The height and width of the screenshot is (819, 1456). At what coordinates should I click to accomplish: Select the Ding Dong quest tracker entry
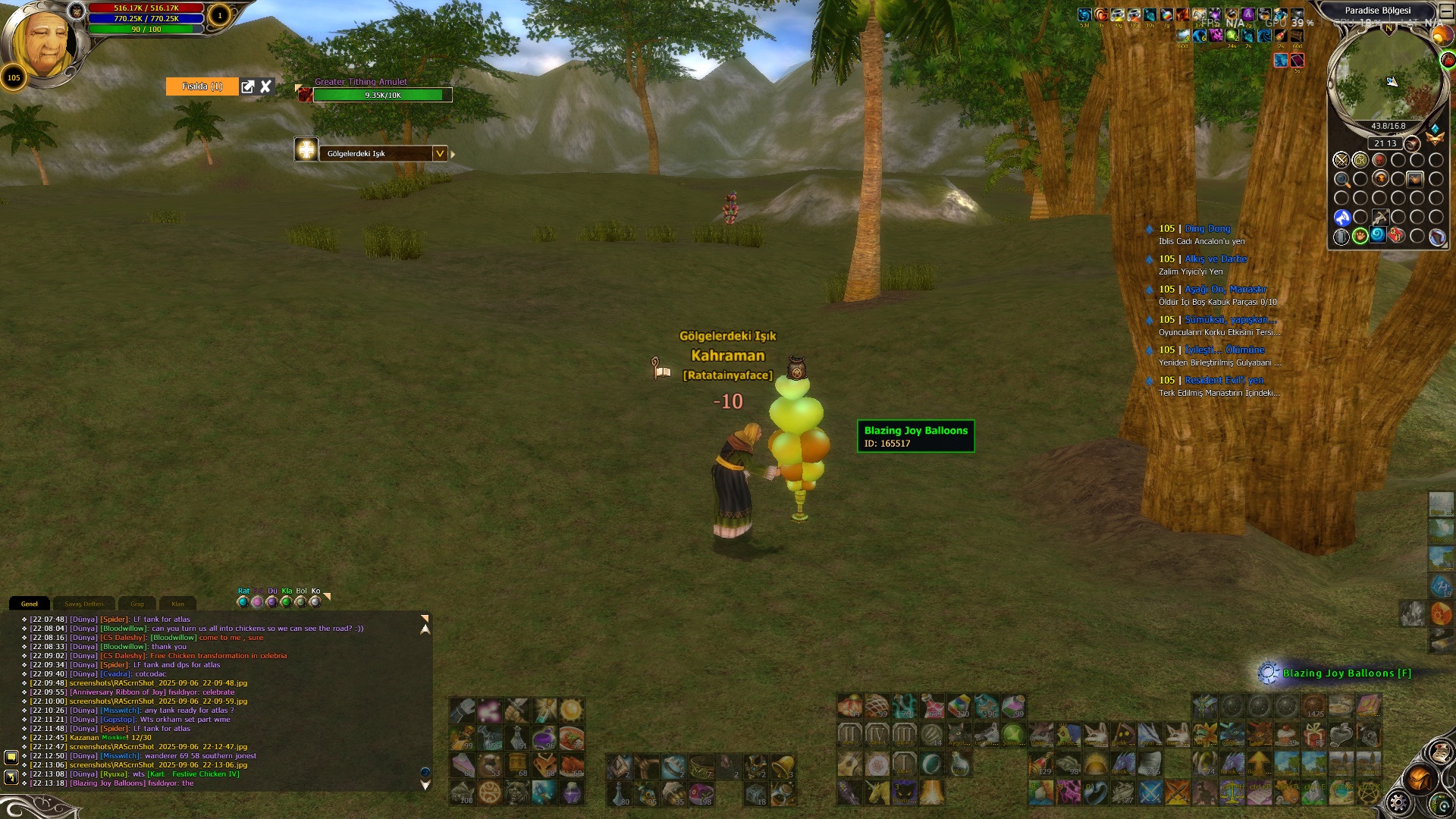pos(1207,228)
